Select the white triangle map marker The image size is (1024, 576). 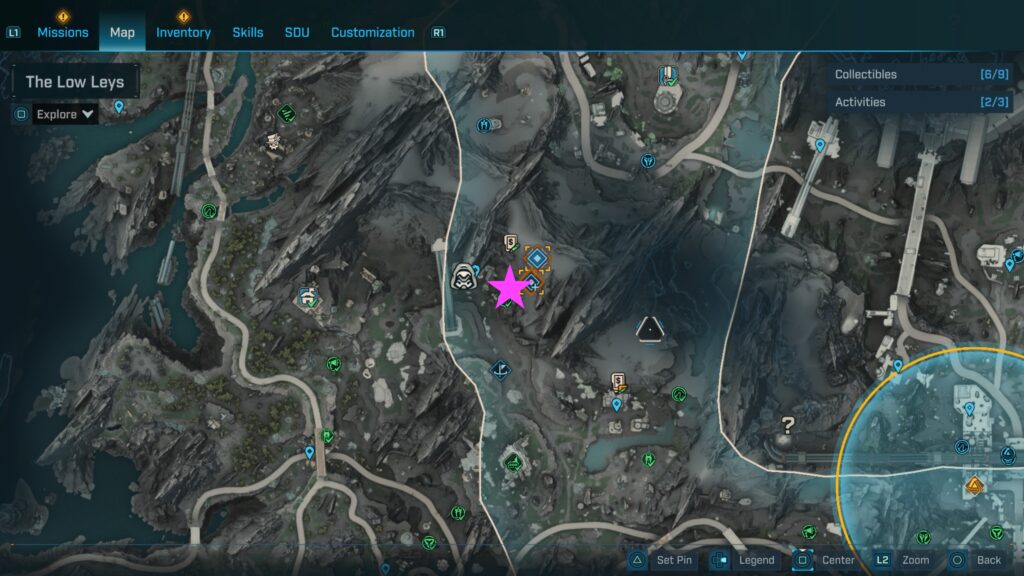point(650,326)
